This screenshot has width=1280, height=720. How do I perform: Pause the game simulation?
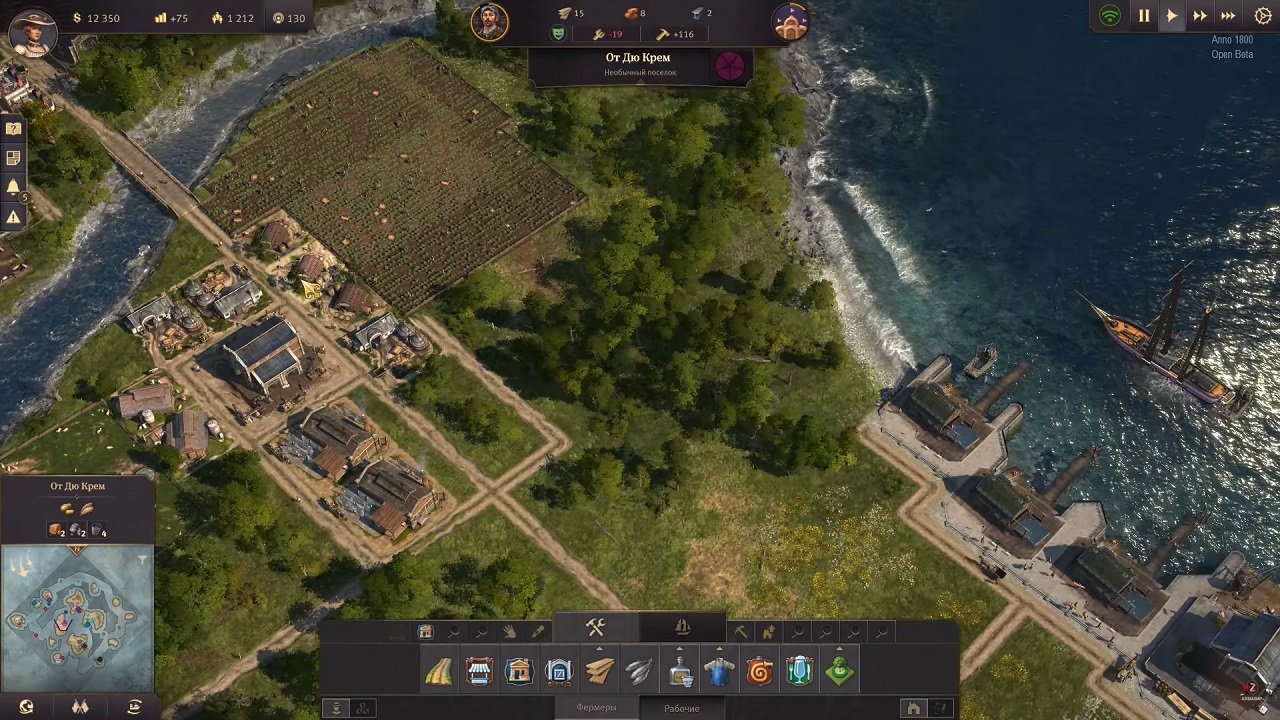1144,15
